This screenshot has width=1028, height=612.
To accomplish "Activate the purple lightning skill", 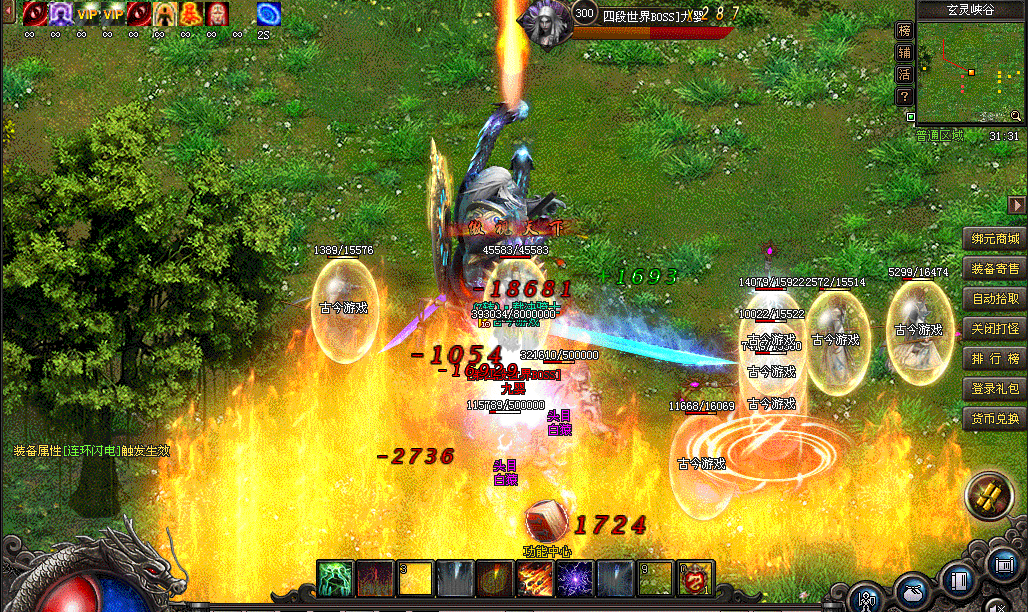I will (575, 579).
